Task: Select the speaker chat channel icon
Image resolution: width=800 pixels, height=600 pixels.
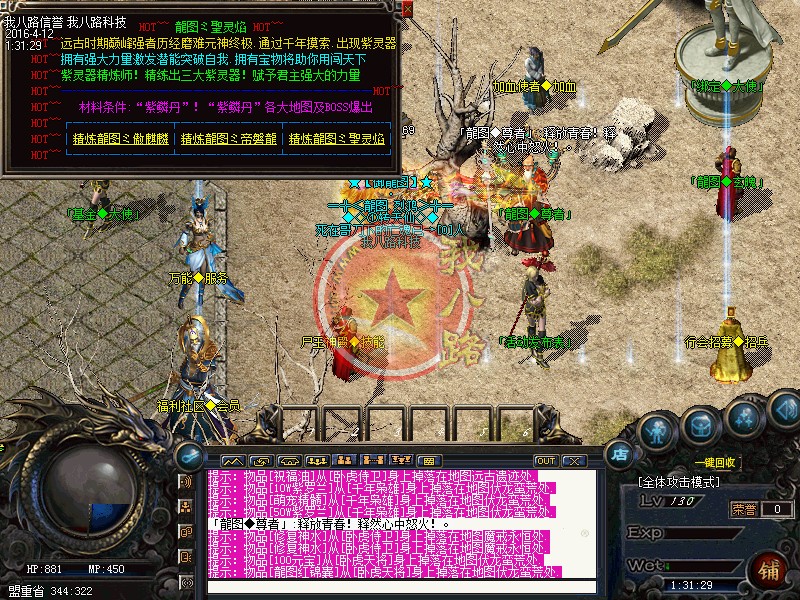Action: [185, 482]
